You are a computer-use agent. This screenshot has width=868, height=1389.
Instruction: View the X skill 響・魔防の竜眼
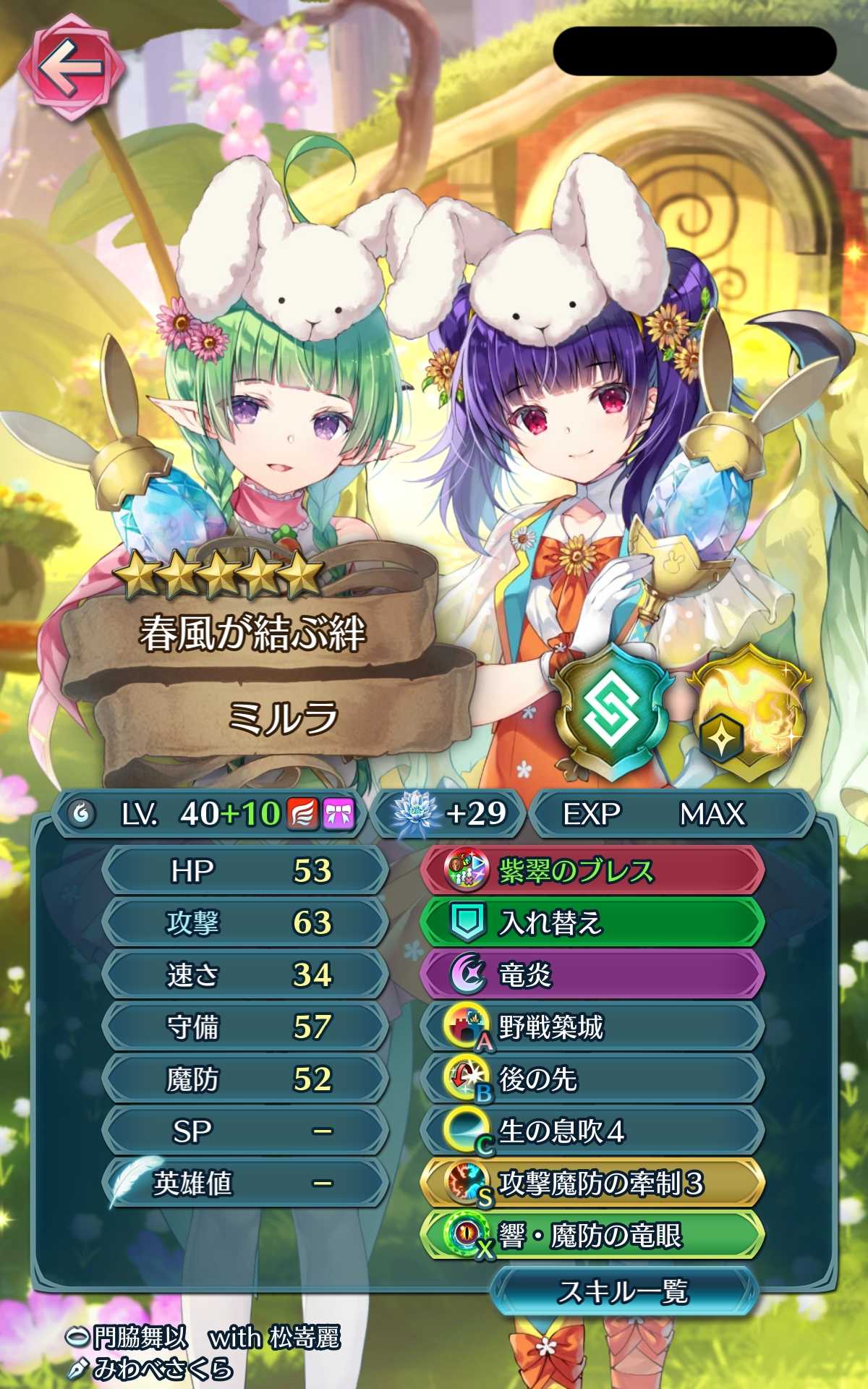(592, 1236)
